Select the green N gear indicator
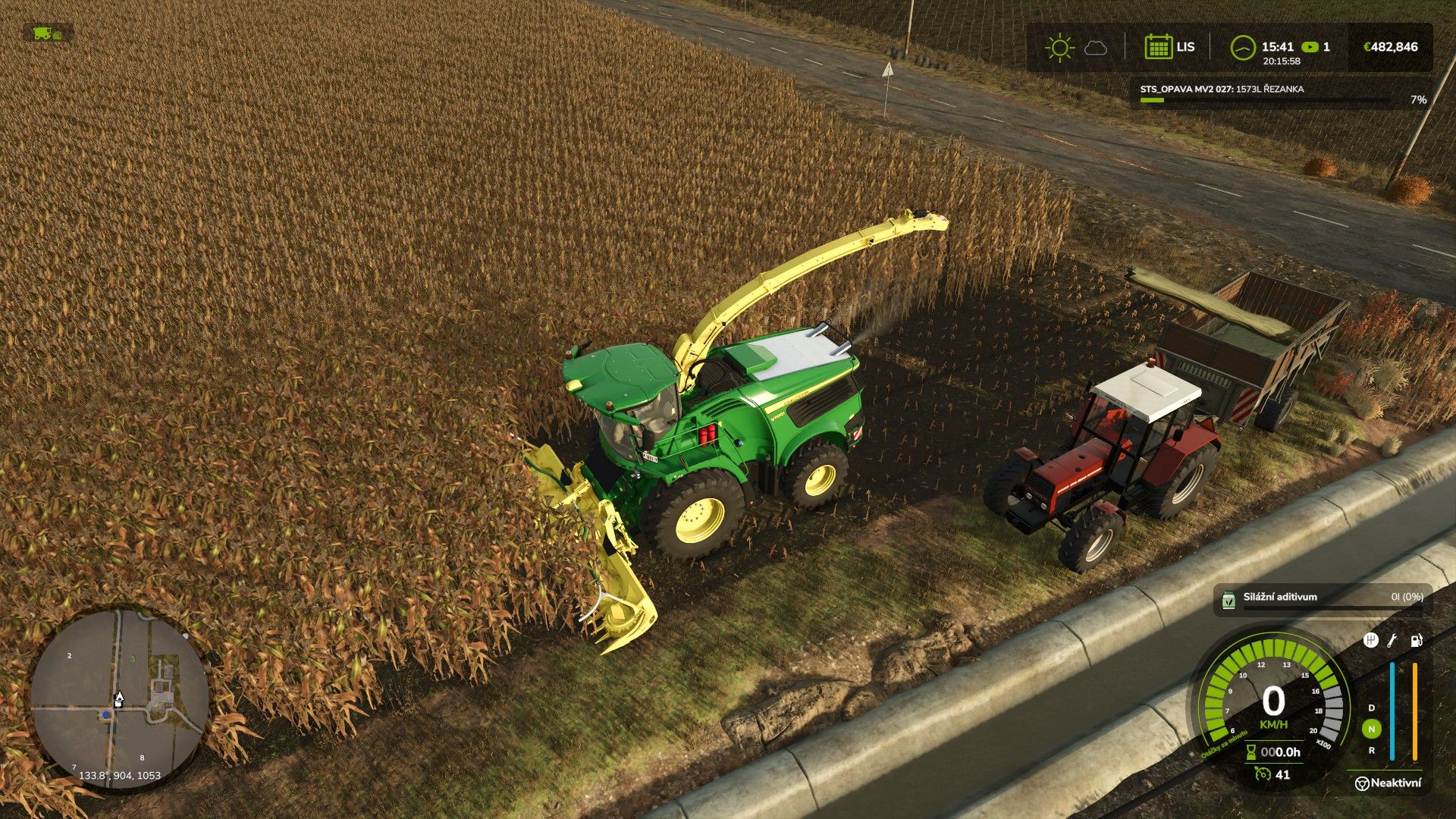 click(x=1371, y=729)
